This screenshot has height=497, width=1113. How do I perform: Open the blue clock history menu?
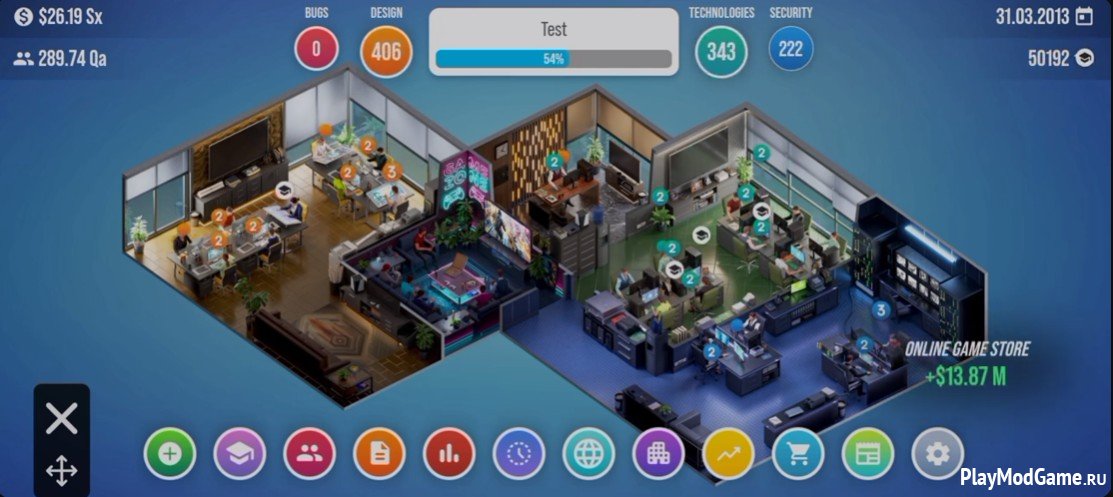click(519, 454)
